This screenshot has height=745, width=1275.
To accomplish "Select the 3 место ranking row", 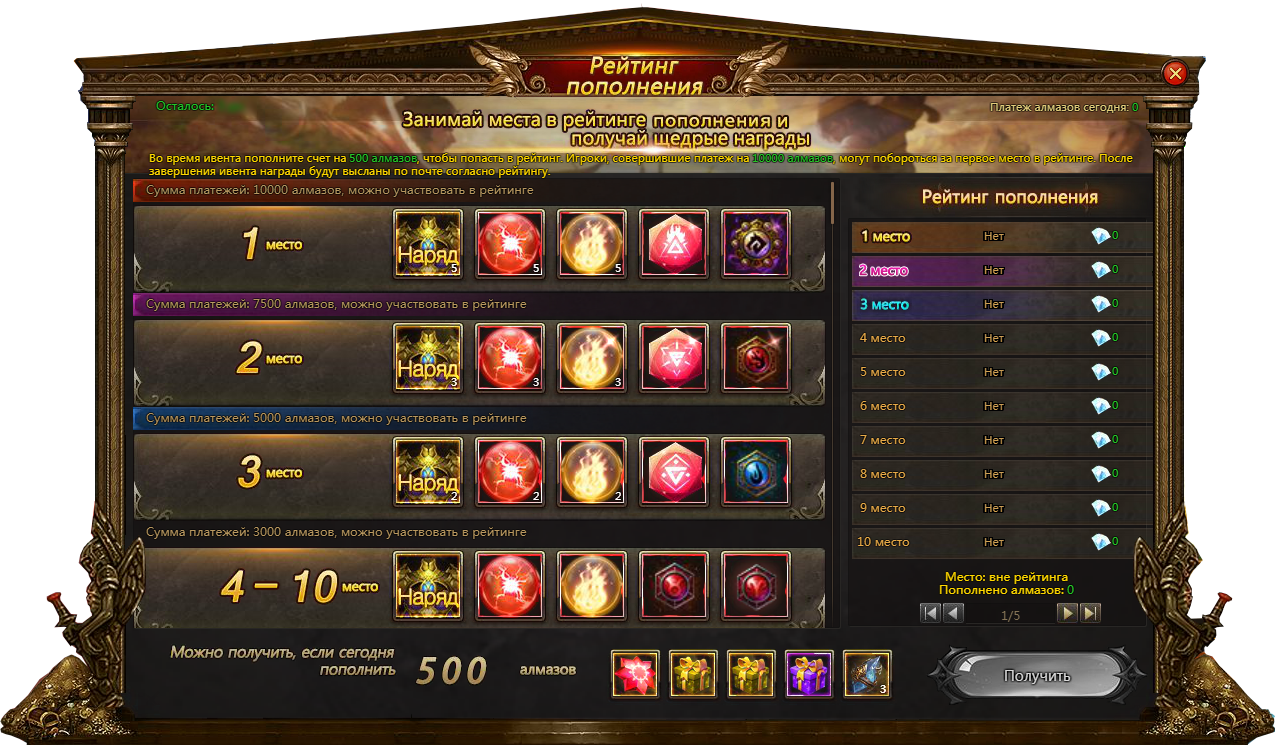I will pyautogui.click(x=1001, y=304).
